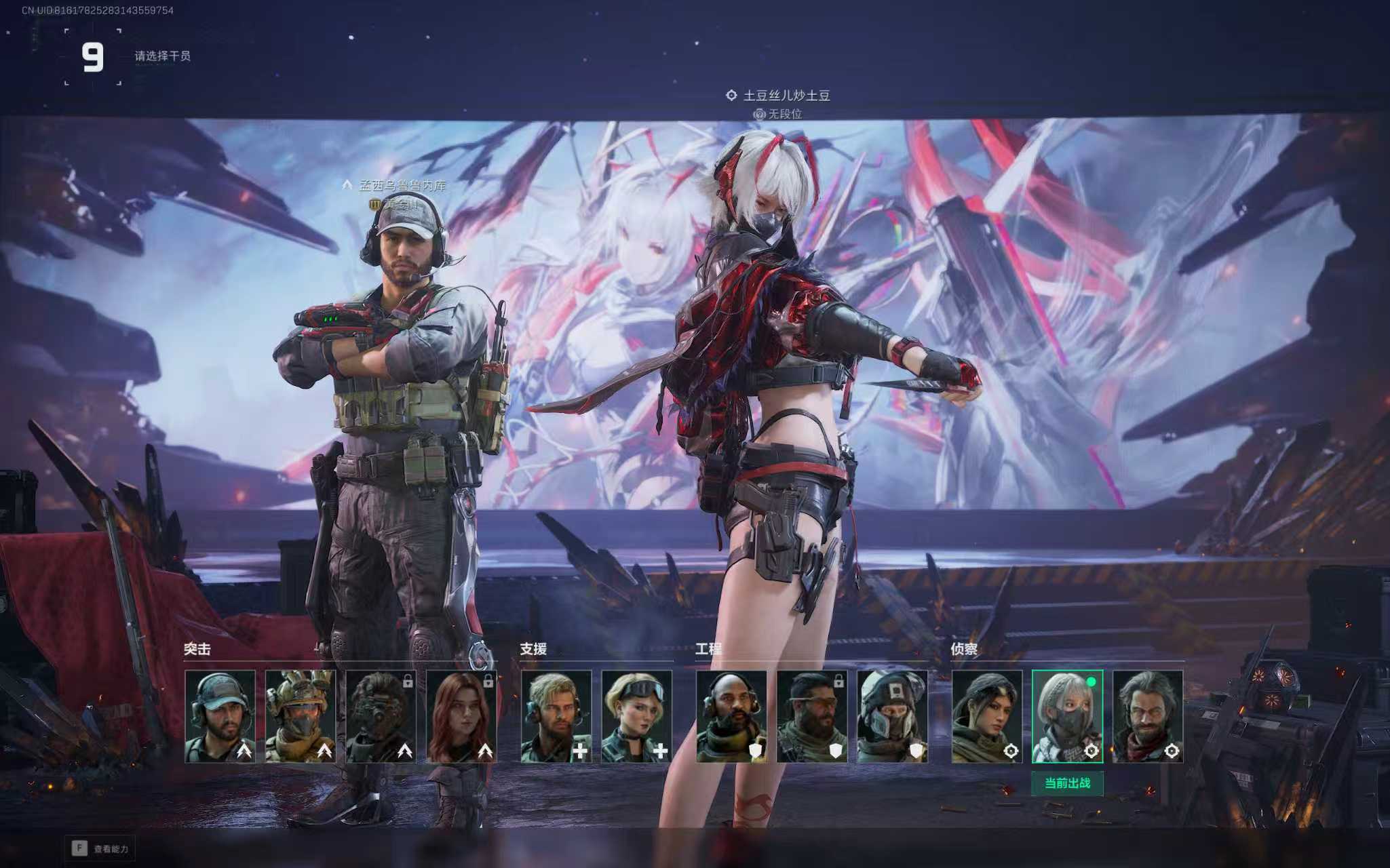The width and height of the screenshot is (1390, 868).
Task: Click the white-haired masked recon operator portrait
Action: [x=1067, y=716]
